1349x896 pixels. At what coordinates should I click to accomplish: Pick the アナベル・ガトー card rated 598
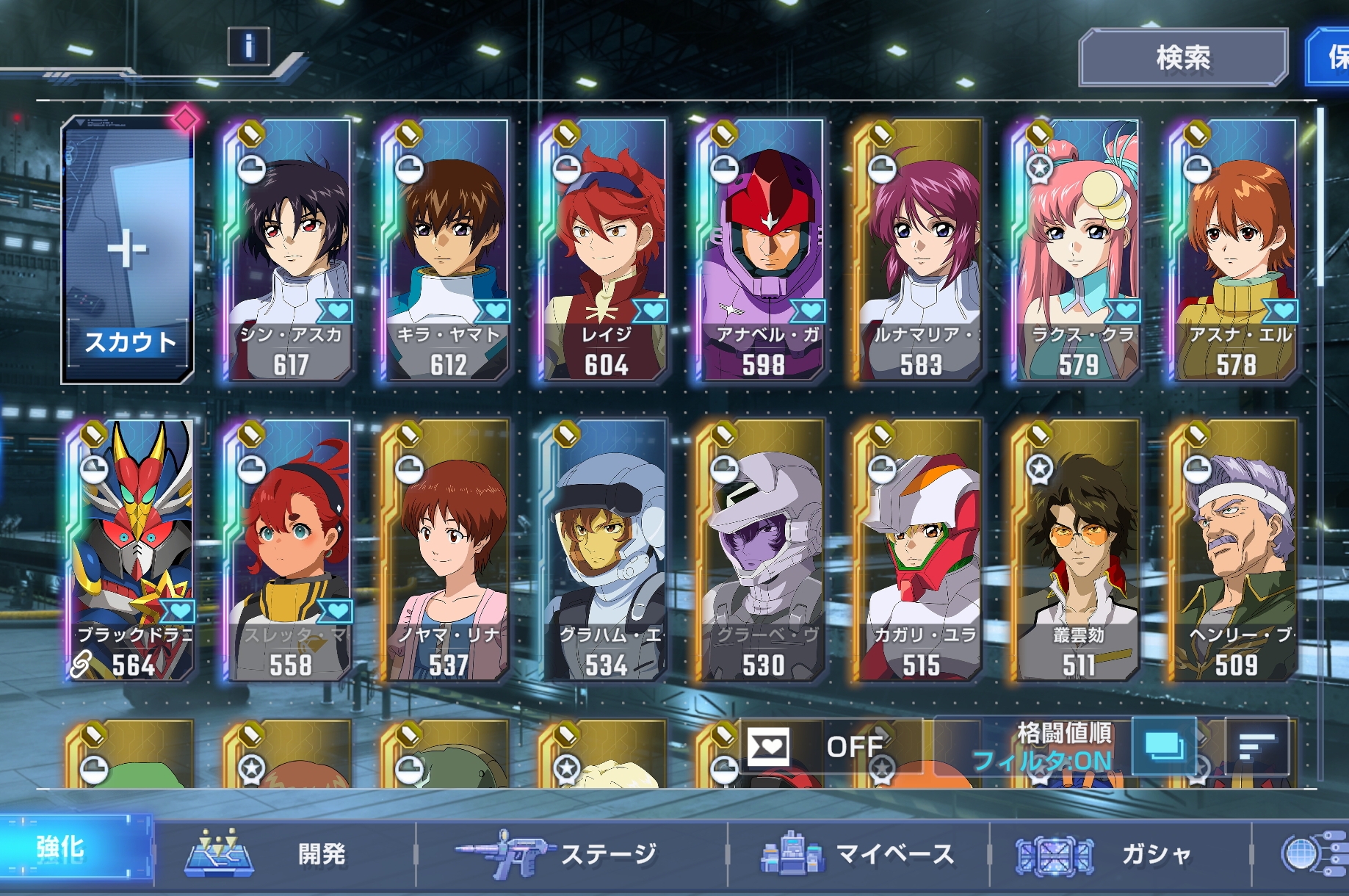pos(762,250)
